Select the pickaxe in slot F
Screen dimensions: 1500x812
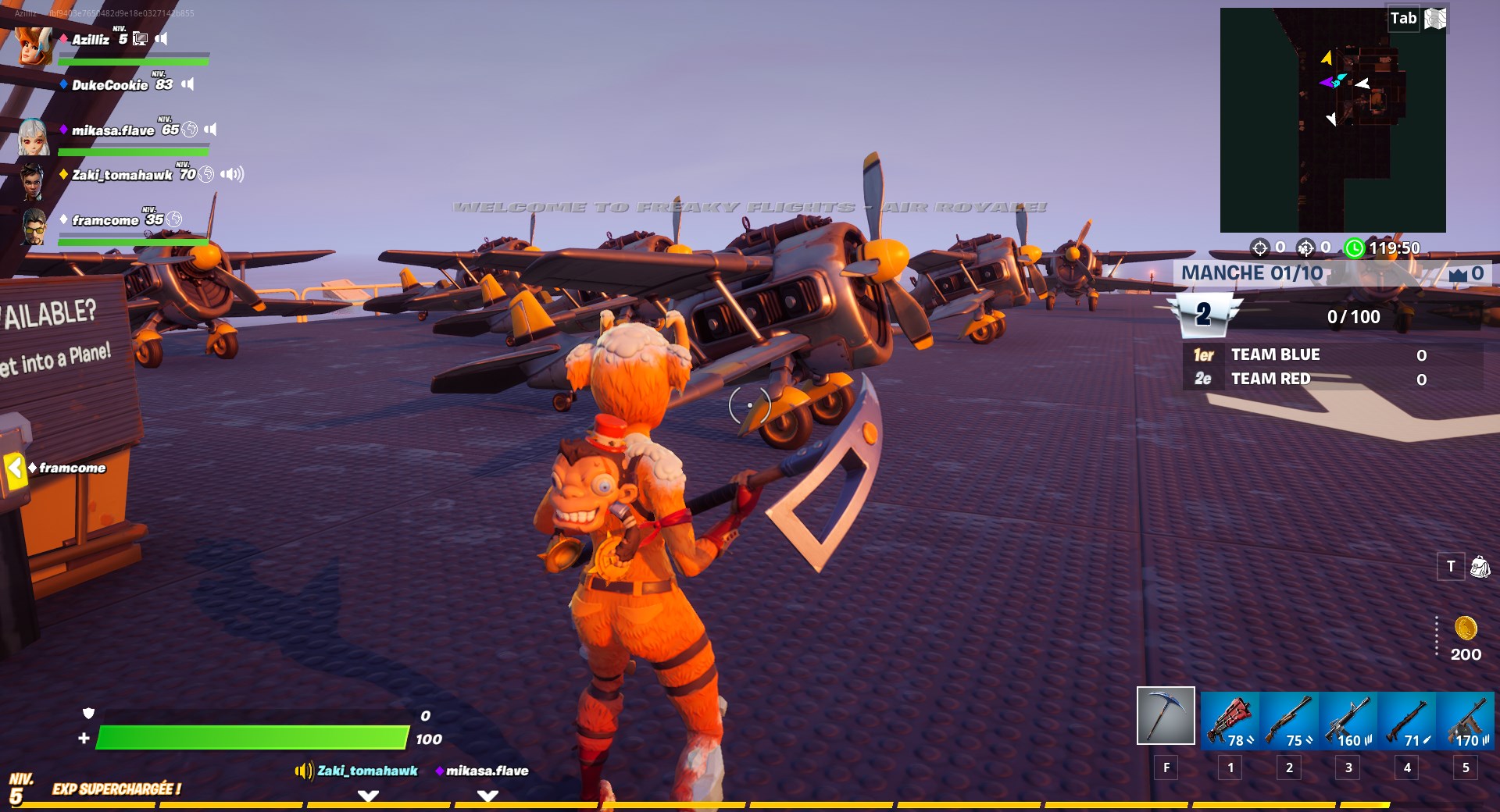[x=1165, y=714]
